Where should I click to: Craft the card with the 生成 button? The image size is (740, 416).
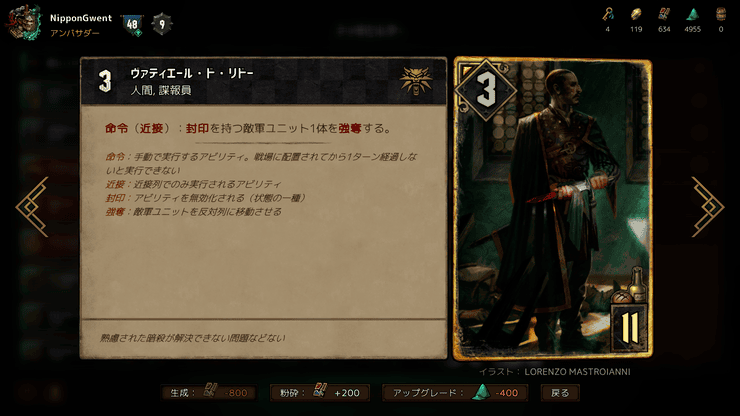point(209,393)
